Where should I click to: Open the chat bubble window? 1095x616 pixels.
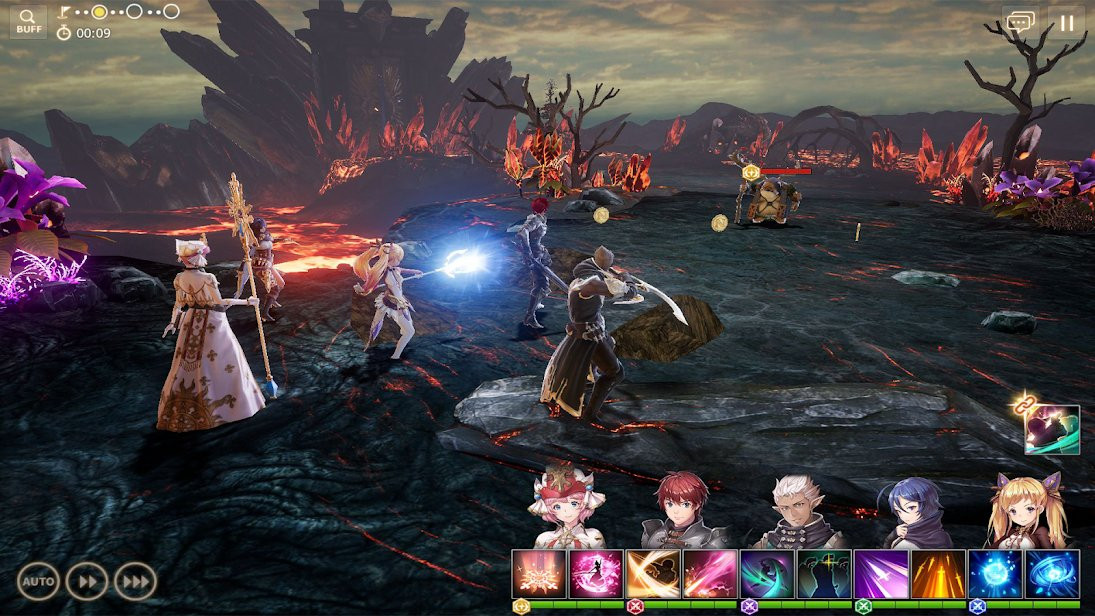1020,22
